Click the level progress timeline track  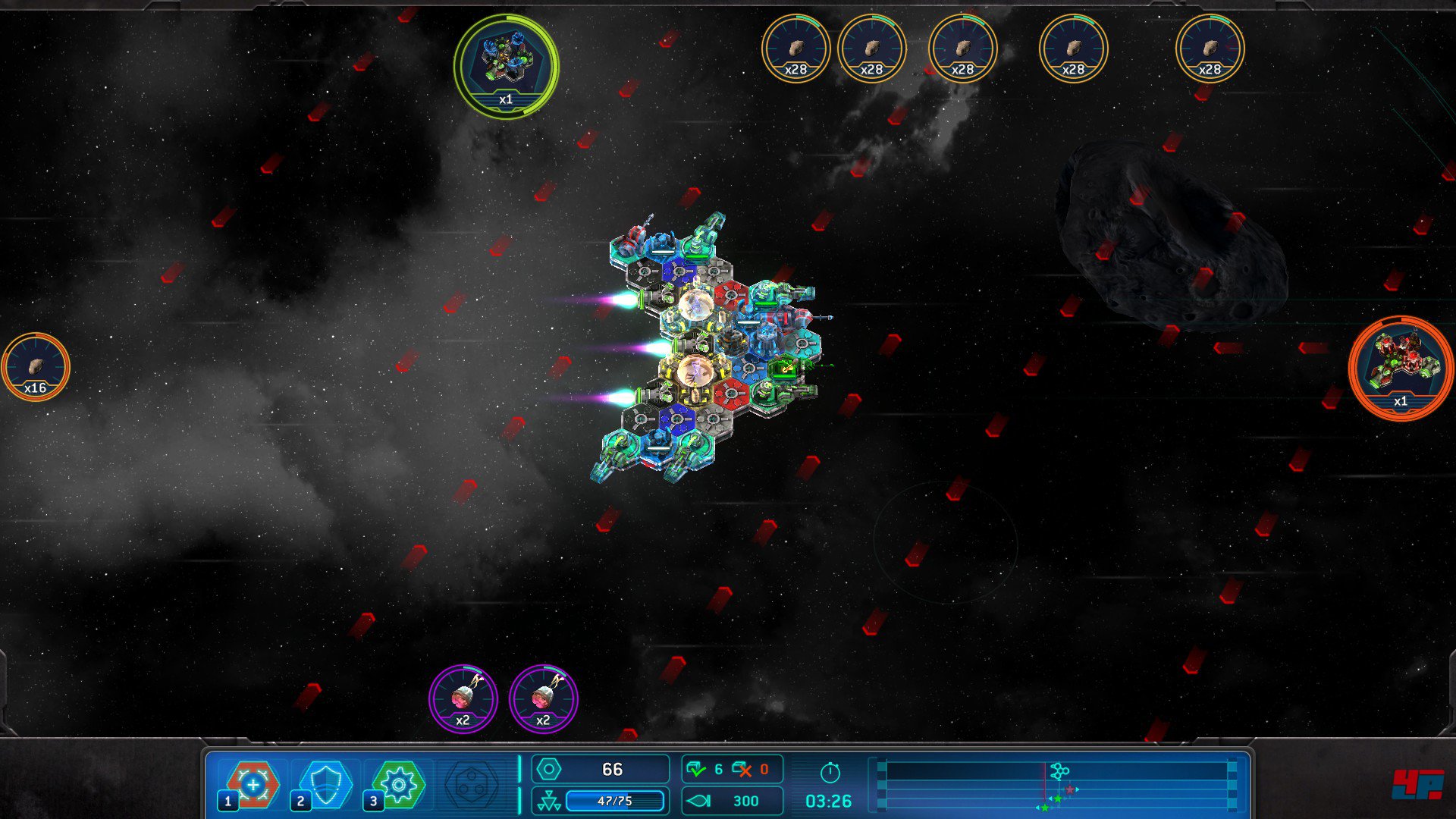pyautogui.click(x=1057, y=786)
